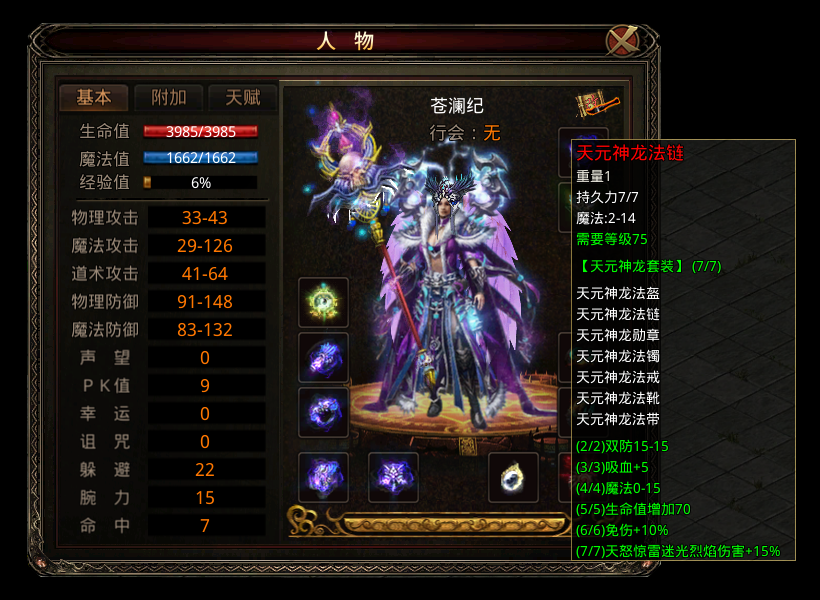
Task: Select the white ring equipment slot
Action: (513, 478)
